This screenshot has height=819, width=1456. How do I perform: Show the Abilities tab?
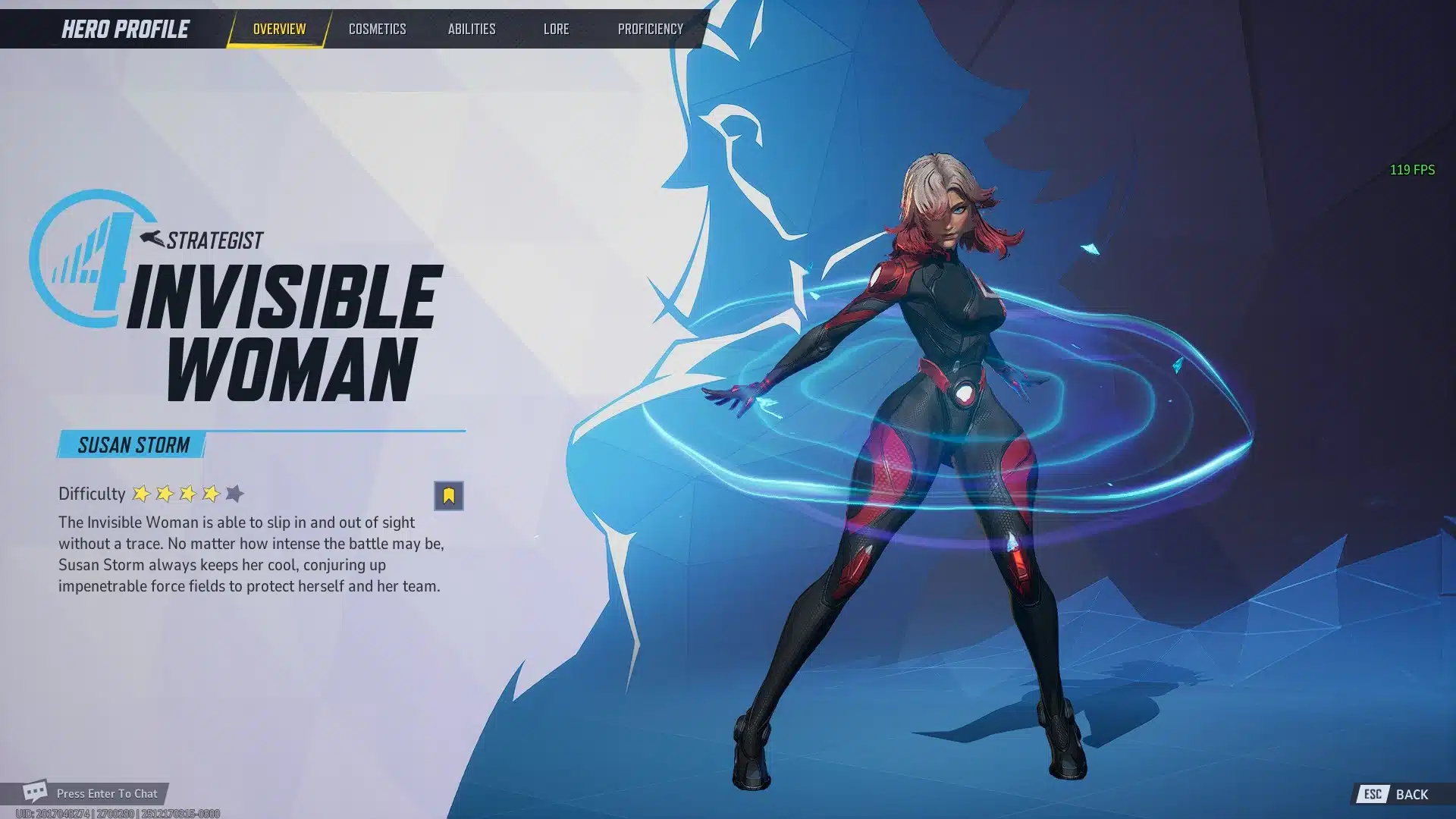click(471, 30)
